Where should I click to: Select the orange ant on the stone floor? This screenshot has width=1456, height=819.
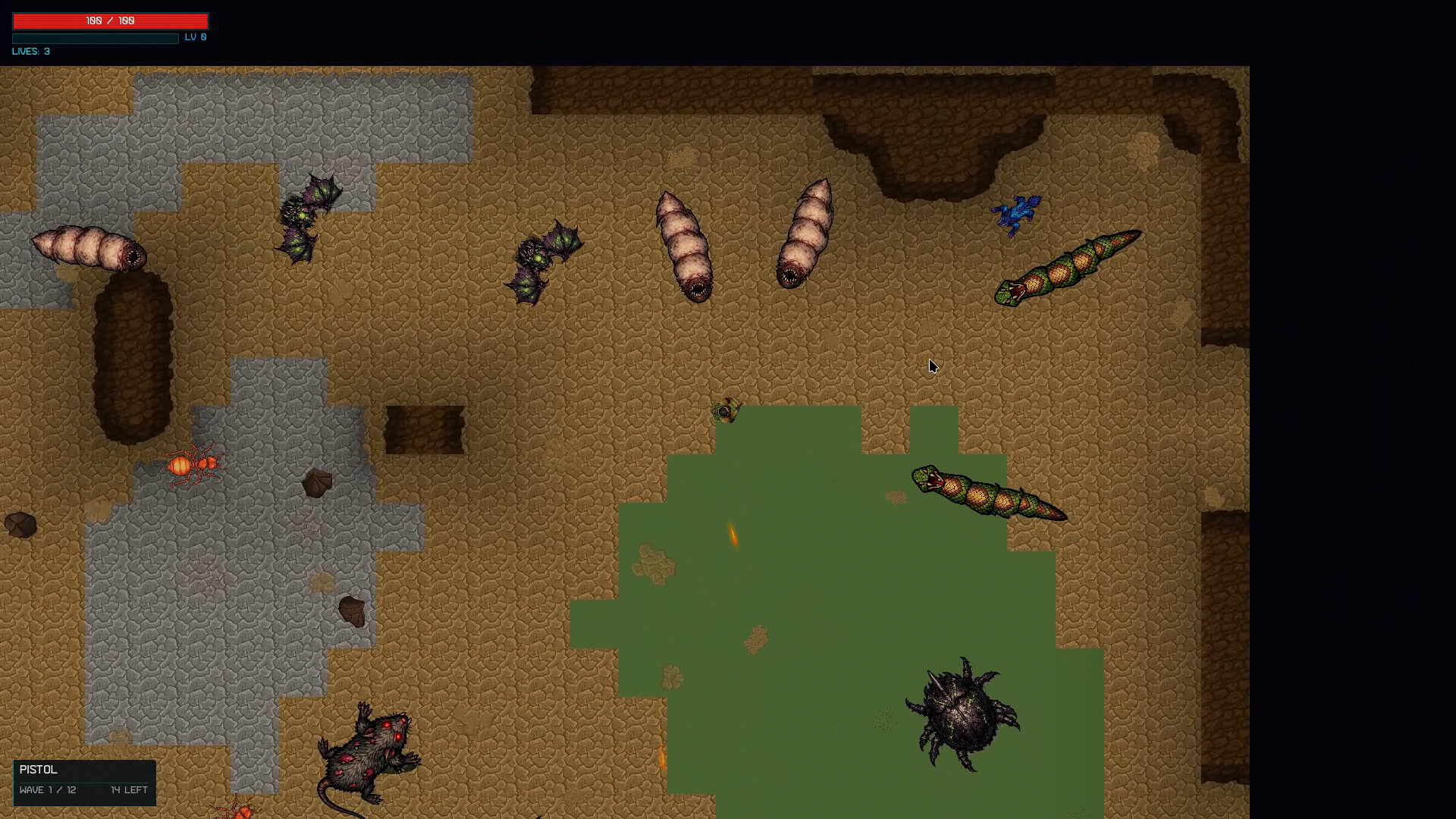click(196, 463)
